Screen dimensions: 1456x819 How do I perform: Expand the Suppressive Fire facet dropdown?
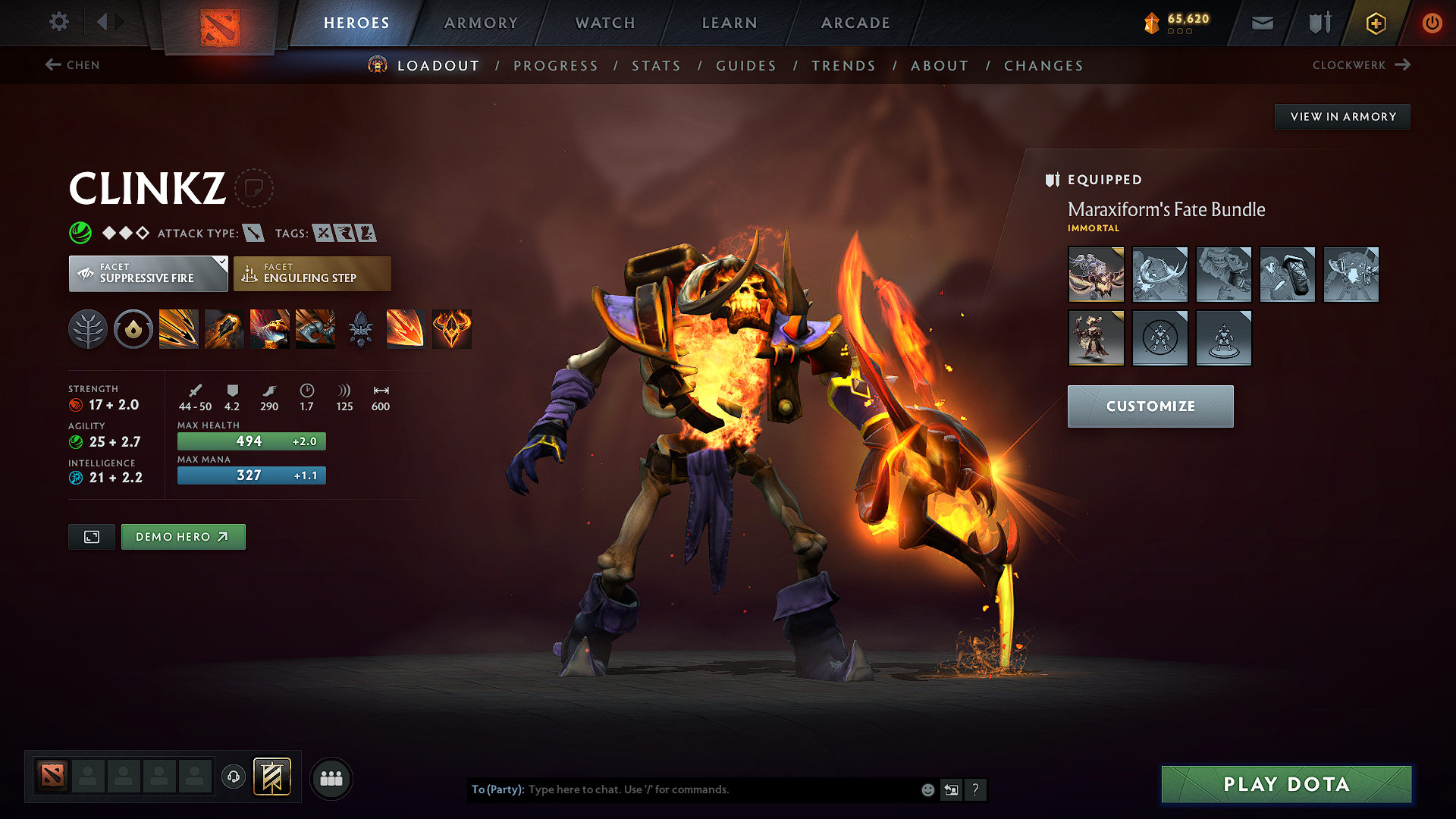(x=221, y=264)
